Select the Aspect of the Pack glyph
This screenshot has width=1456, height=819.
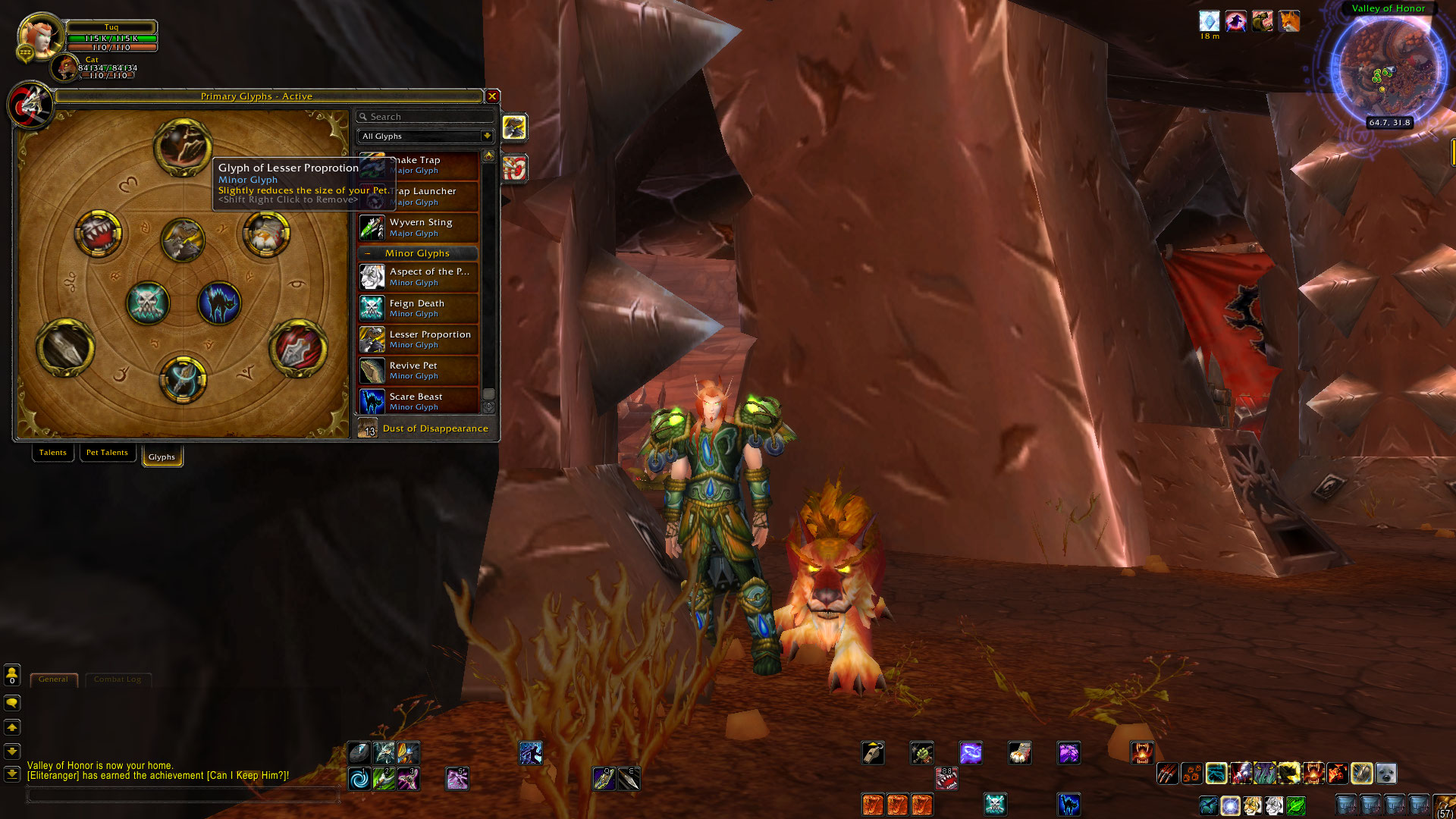372,277
